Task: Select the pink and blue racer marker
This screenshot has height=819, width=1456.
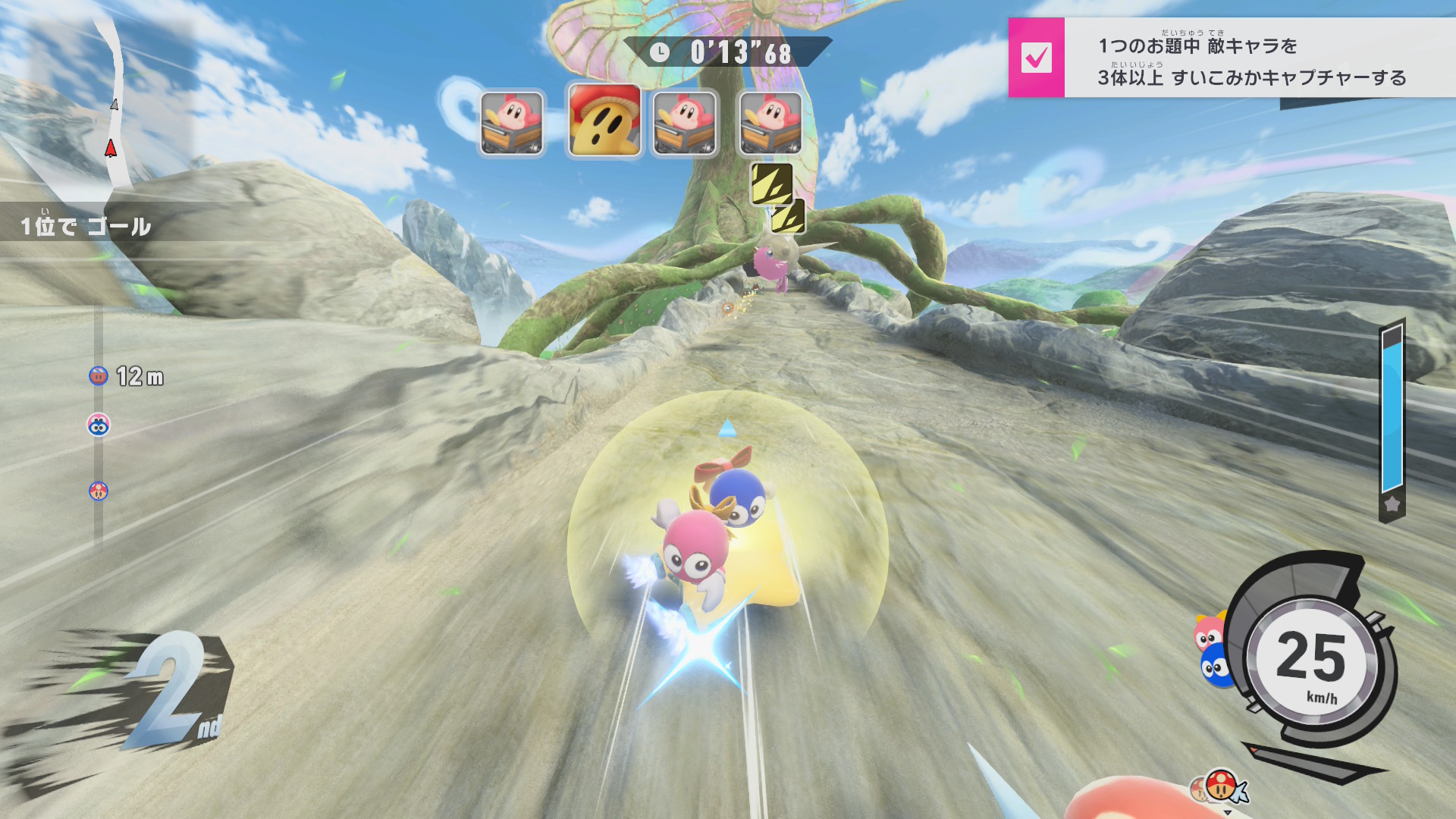Action: point(99,425)
